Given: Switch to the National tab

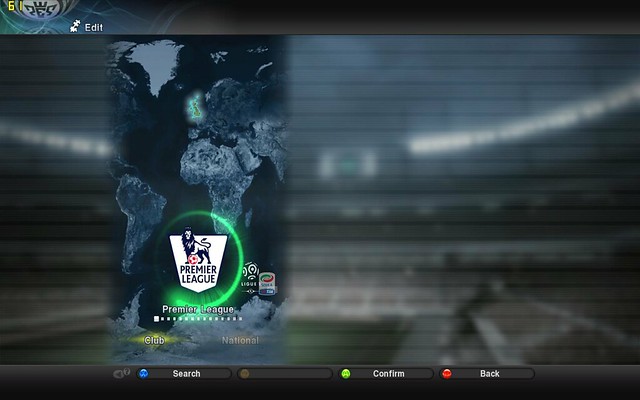Looking at the screenshot, I should [240, 340].
